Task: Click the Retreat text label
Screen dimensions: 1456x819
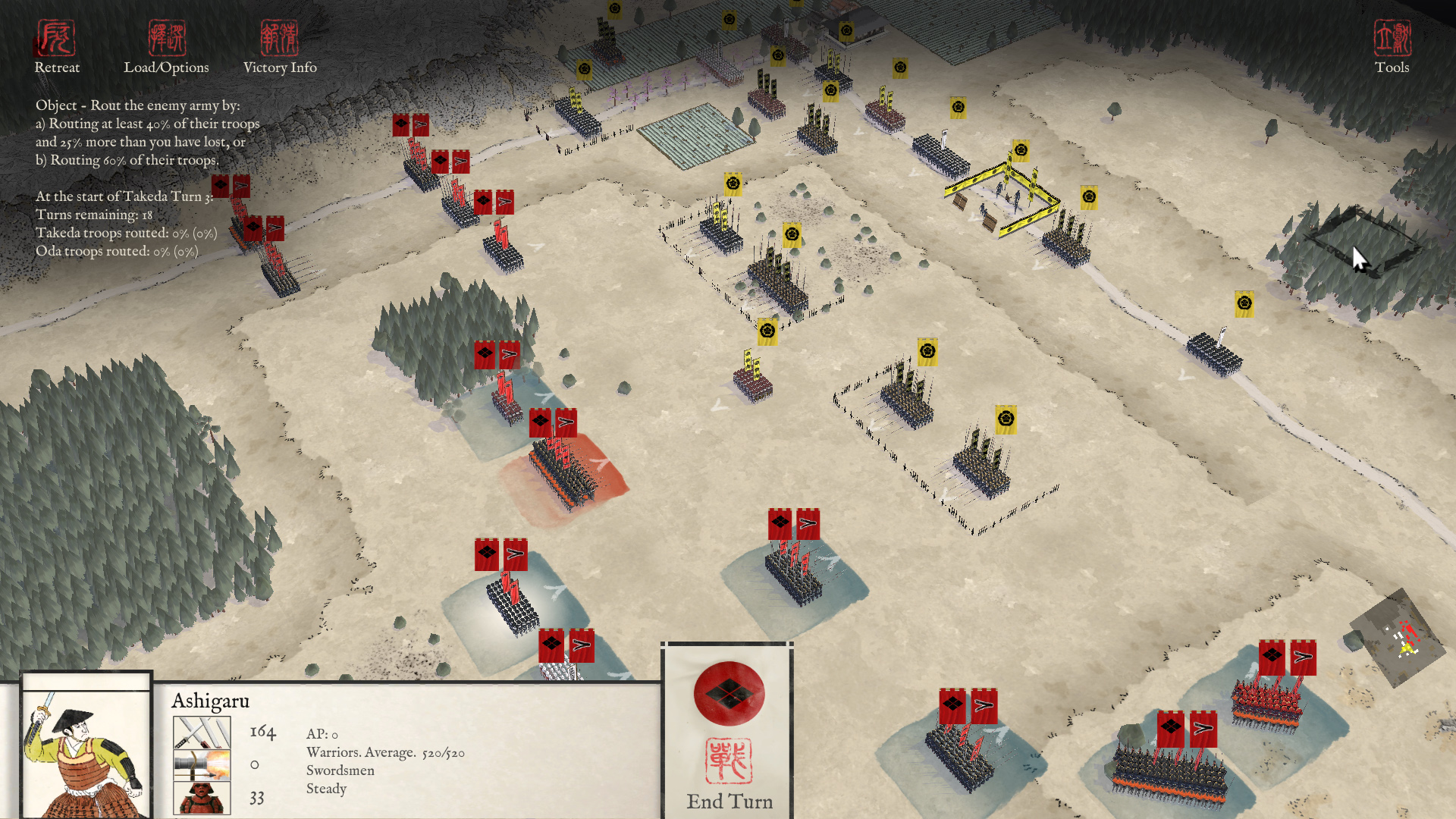Action: pyautogui.click(x=56, y=67)
